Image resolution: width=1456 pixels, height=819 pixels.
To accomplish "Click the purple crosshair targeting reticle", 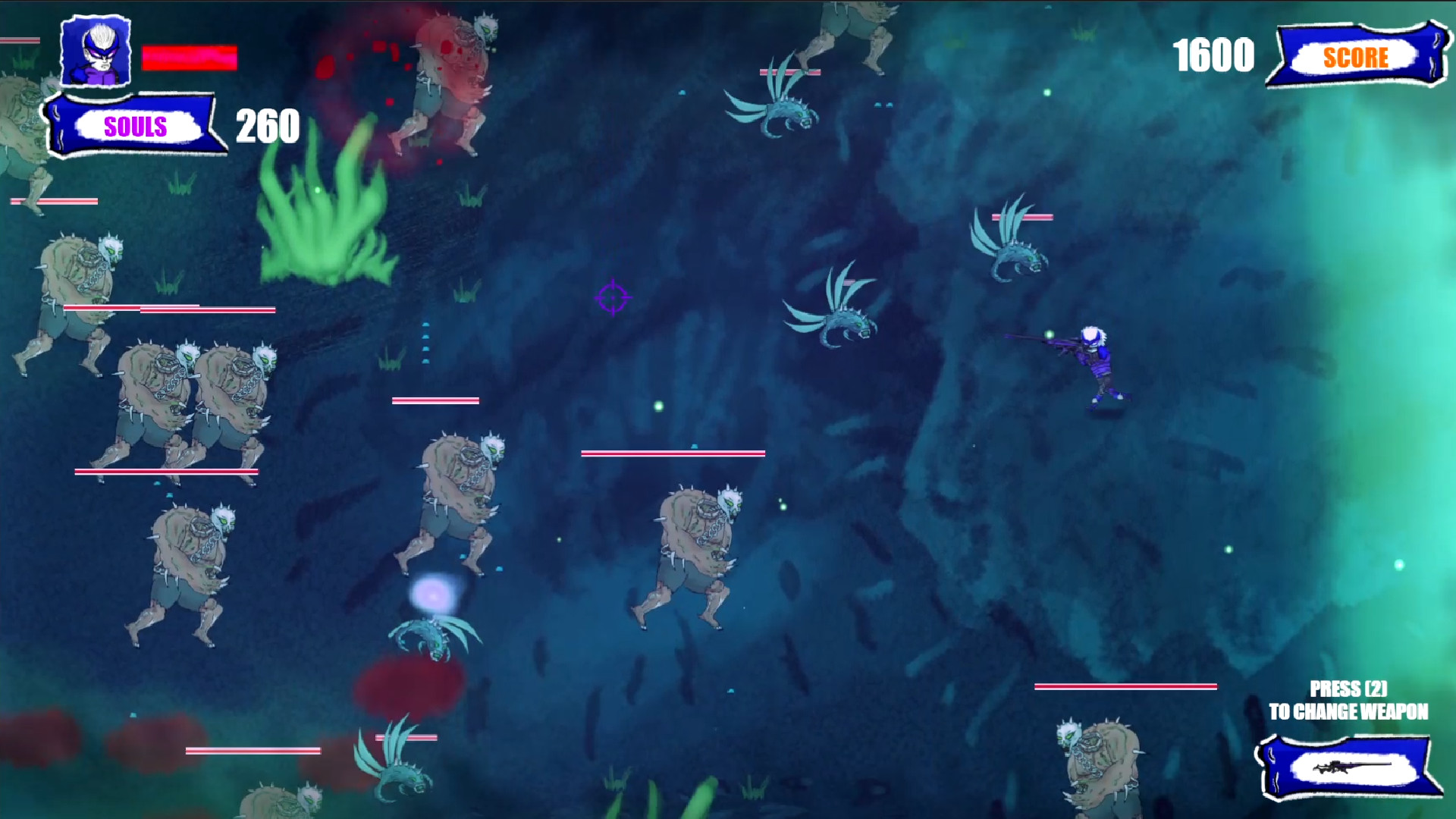I will 613,299.
